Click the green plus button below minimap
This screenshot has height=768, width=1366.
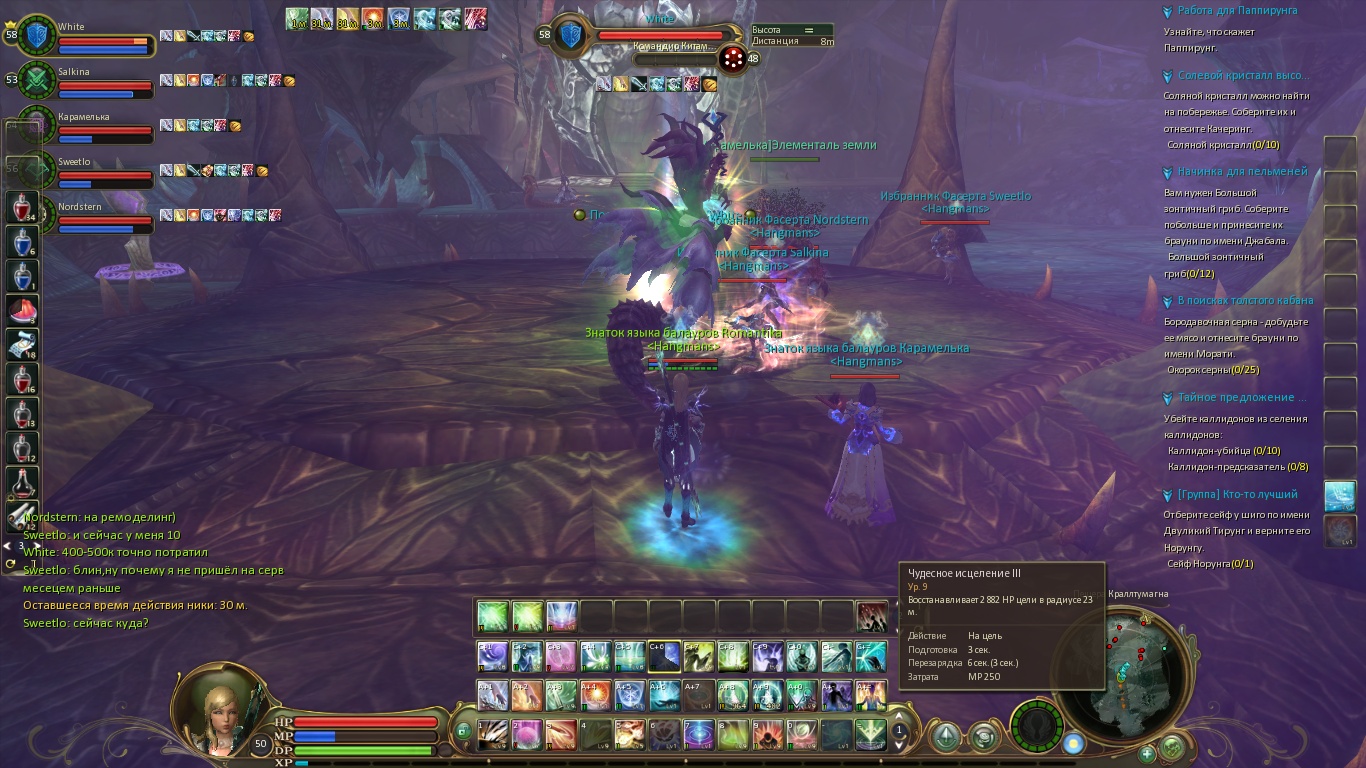(x=1147, y=753)
